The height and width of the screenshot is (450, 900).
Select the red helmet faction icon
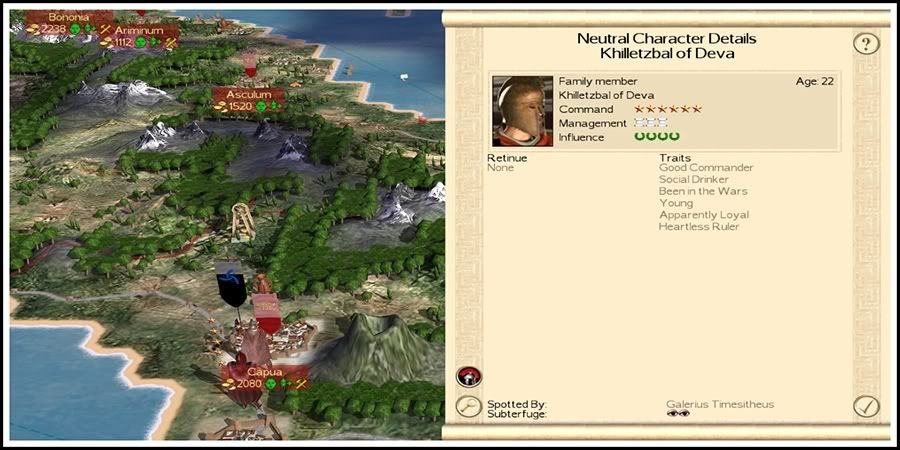point(466,376)
